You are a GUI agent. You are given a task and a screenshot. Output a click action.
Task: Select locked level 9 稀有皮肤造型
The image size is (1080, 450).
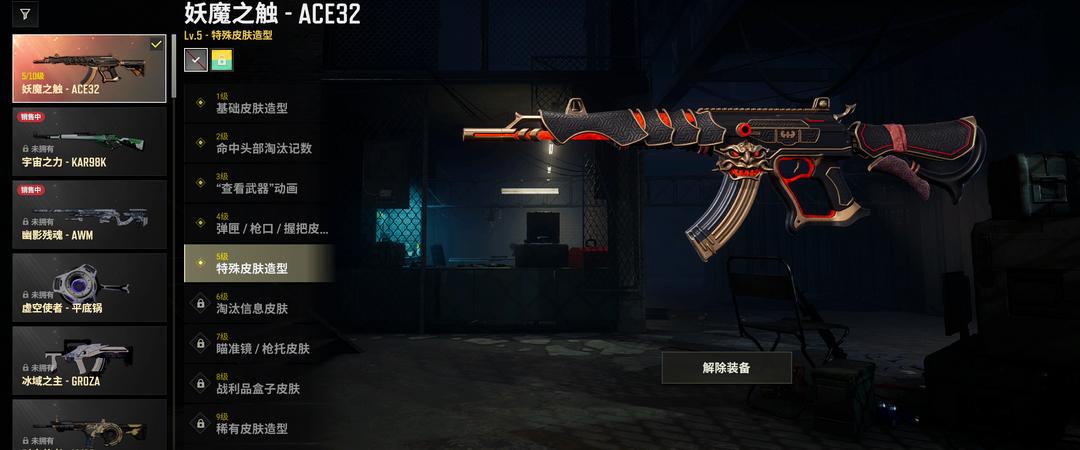pos(258,424)
